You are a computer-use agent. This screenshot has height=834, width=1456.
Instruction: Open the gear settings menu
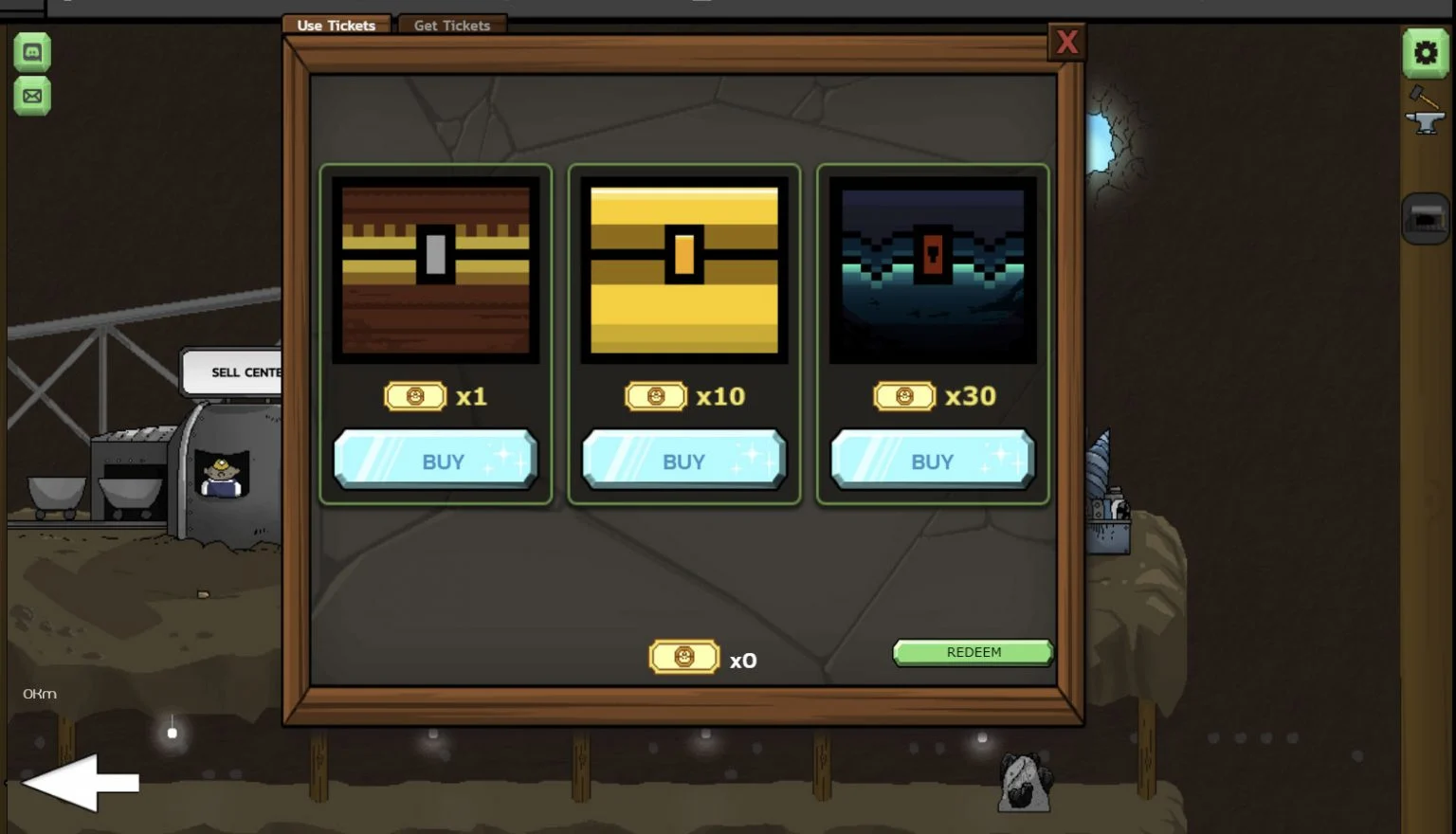pyautogui.click(x=1425, y=53)
